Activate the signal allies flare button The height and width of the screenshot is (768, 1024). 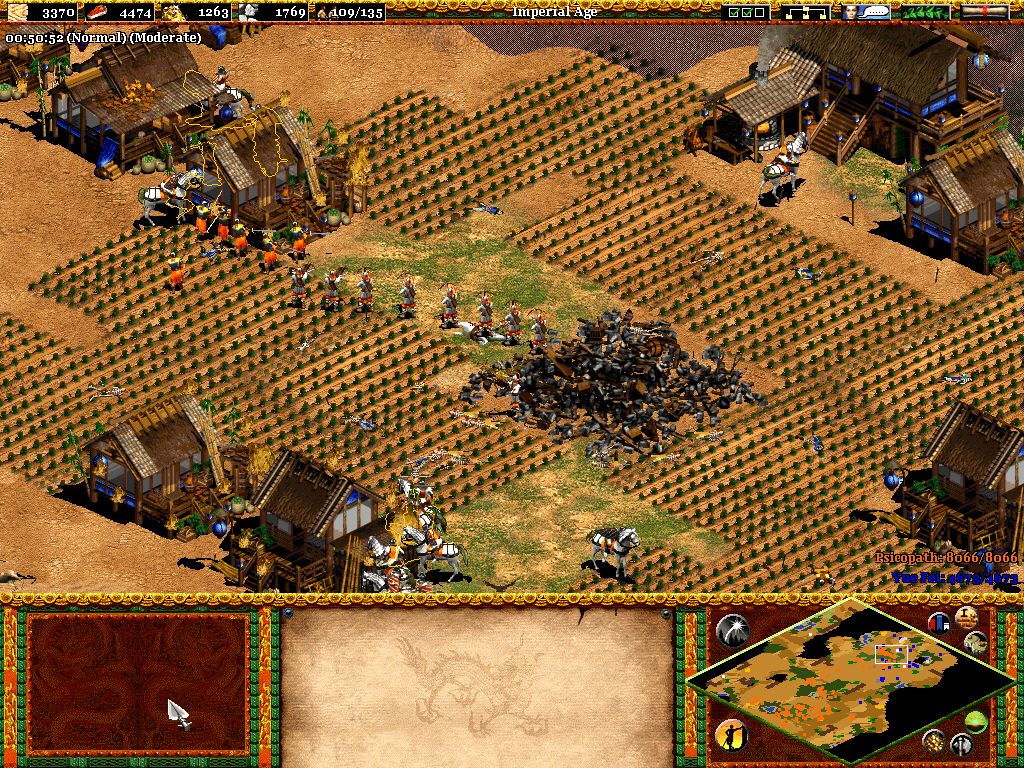pyautogui.click(x=732, y=629)
